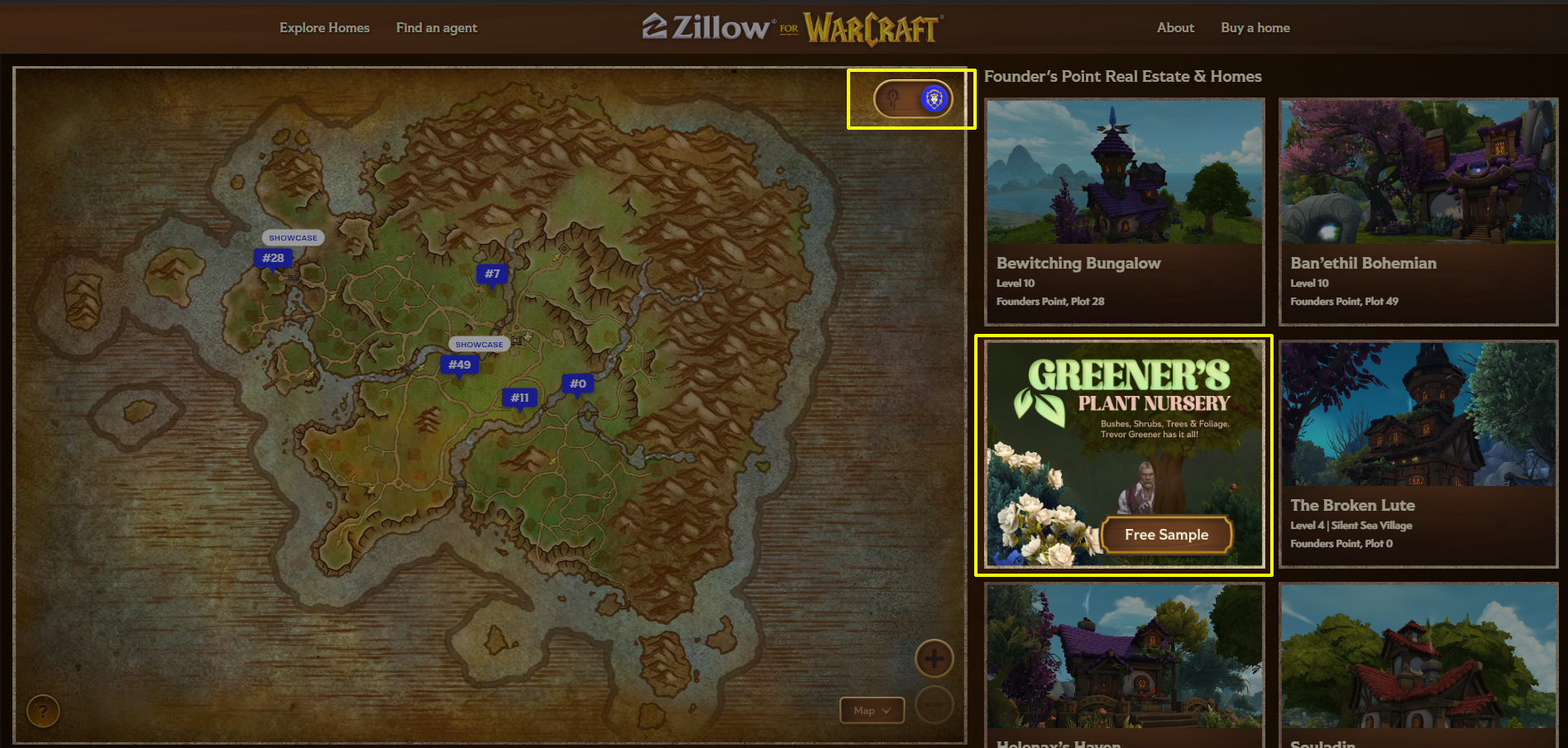Click the Free Sample button in Greener's ad
The height and width of the screenshot is (748, 1568).
click(1167, 534)
